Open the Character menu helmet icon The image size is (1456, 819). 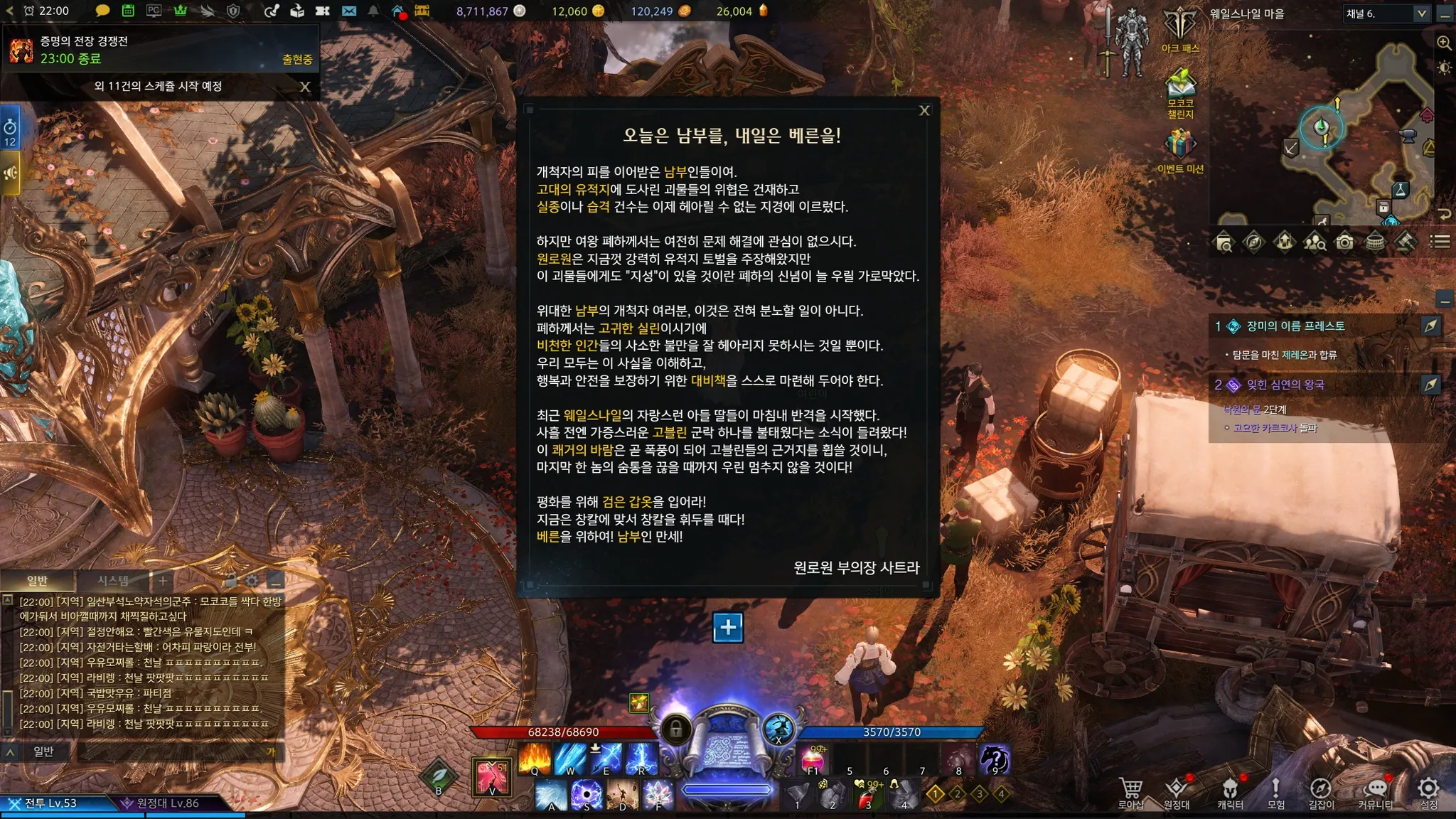(1229, 792)
